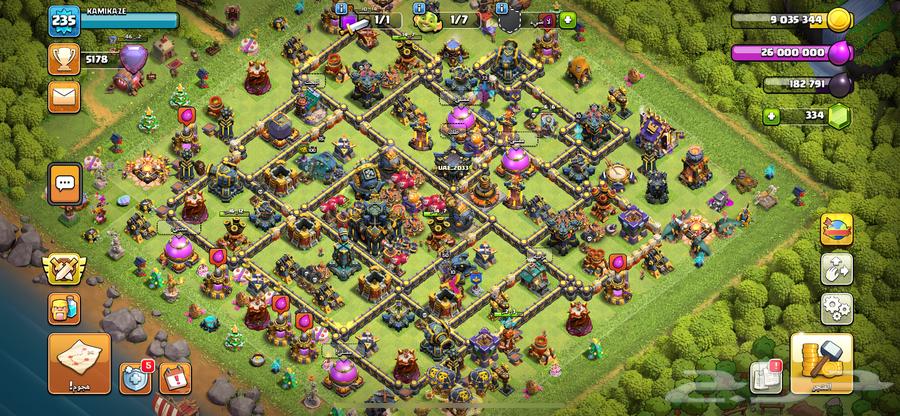Open the crossed swords Clan War button

62,270
